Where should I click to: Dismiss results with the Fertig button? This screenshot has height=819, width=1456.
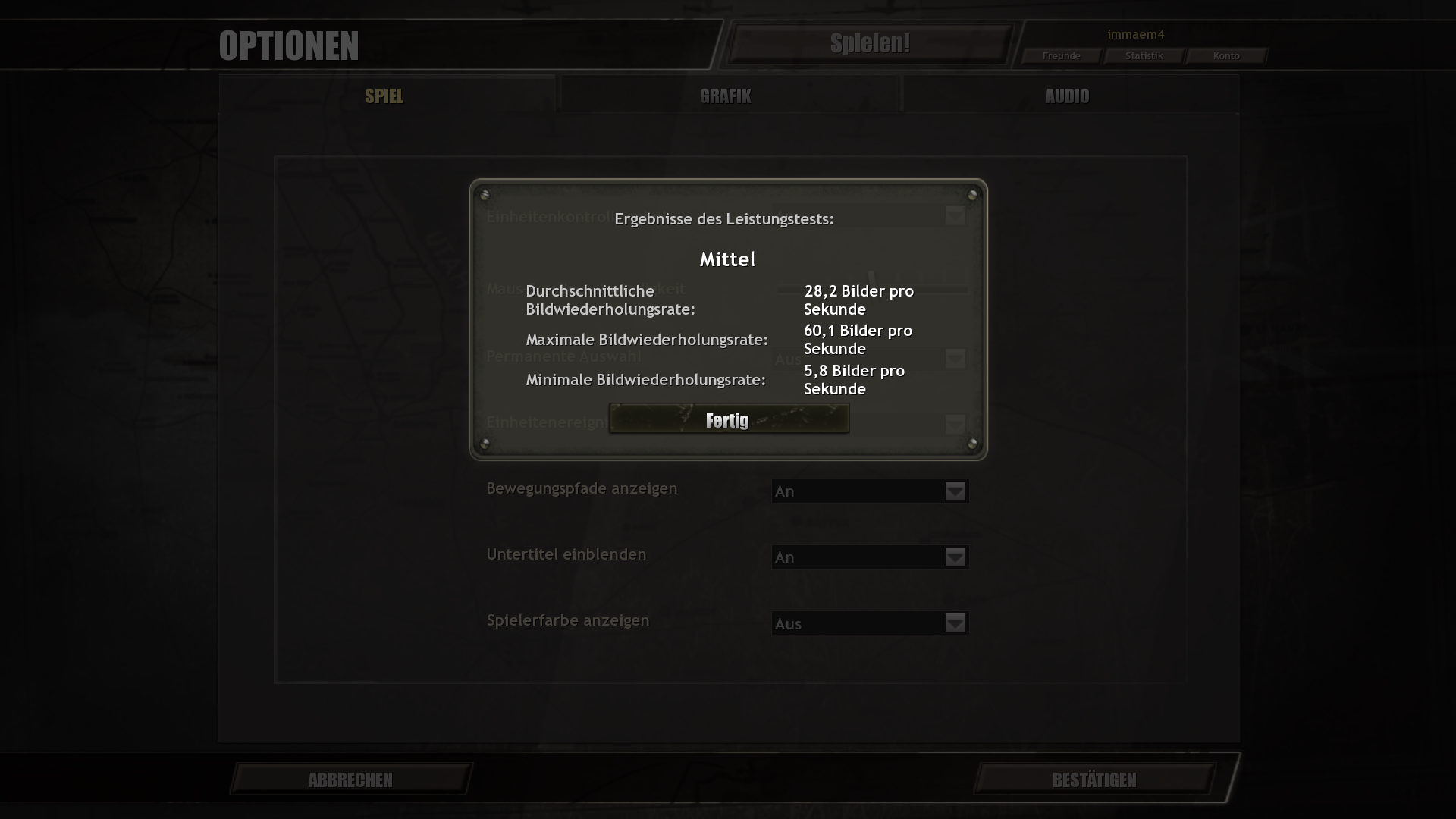click(x=727, y=419)
